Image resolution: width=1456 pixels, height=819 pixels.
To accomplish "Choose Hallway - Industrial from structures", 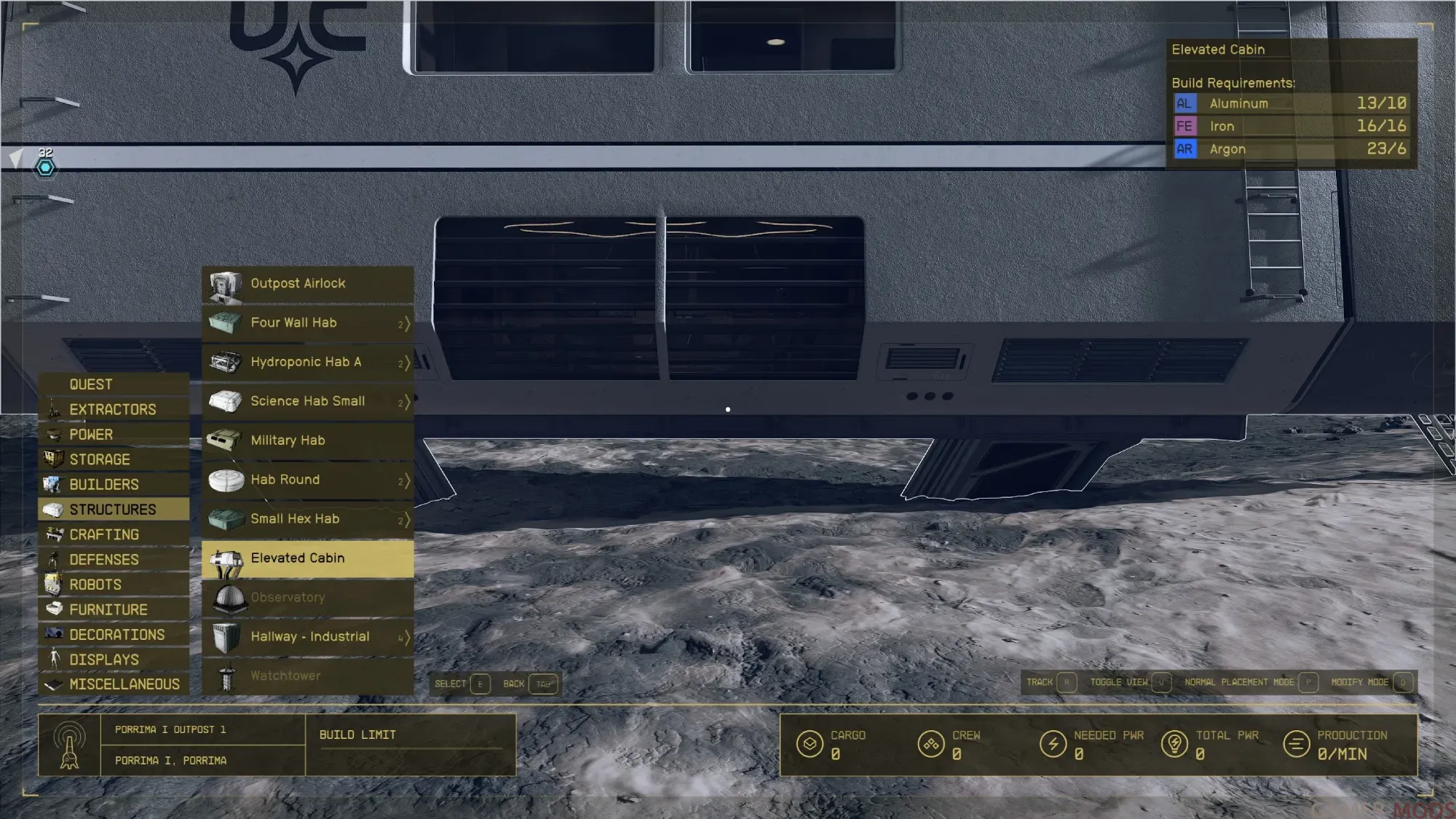I will [x=307, y=638].
